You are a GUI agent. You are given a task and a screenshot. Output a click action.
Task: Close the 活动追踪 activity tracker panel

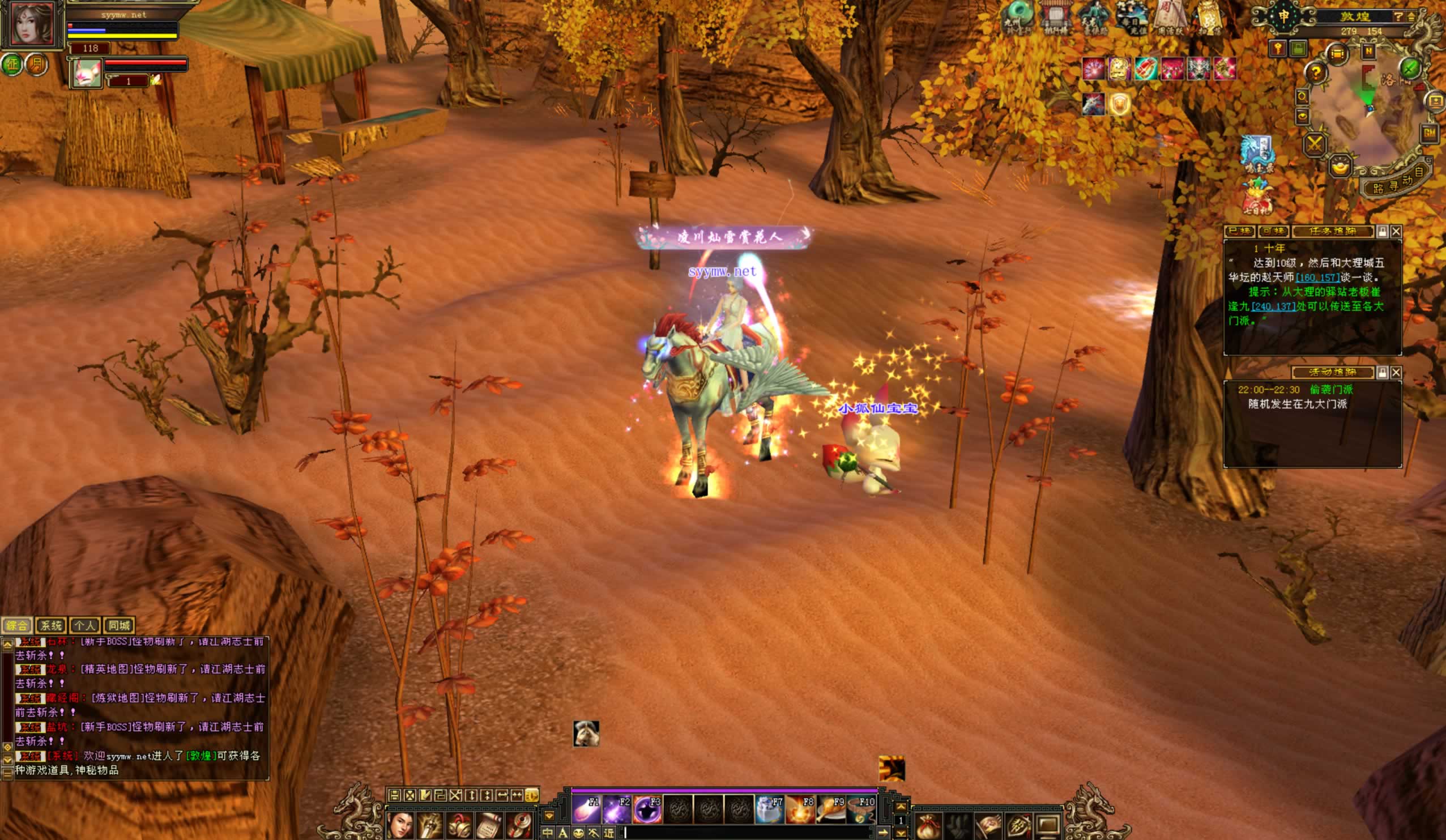[x=1396, y=372]
